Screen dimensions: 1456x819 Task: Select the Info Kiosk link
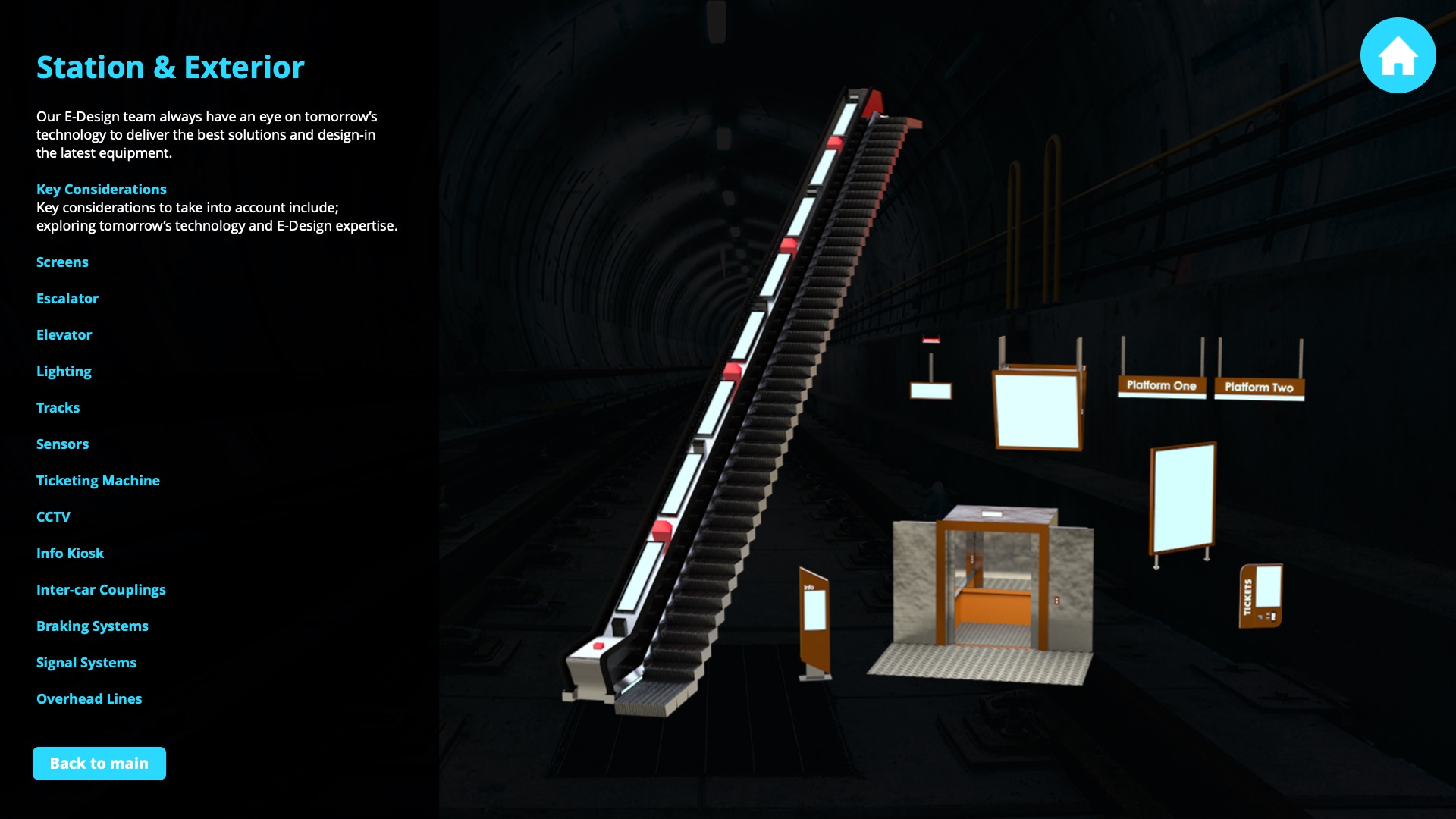pyautogui.click(x=71, y=554)
